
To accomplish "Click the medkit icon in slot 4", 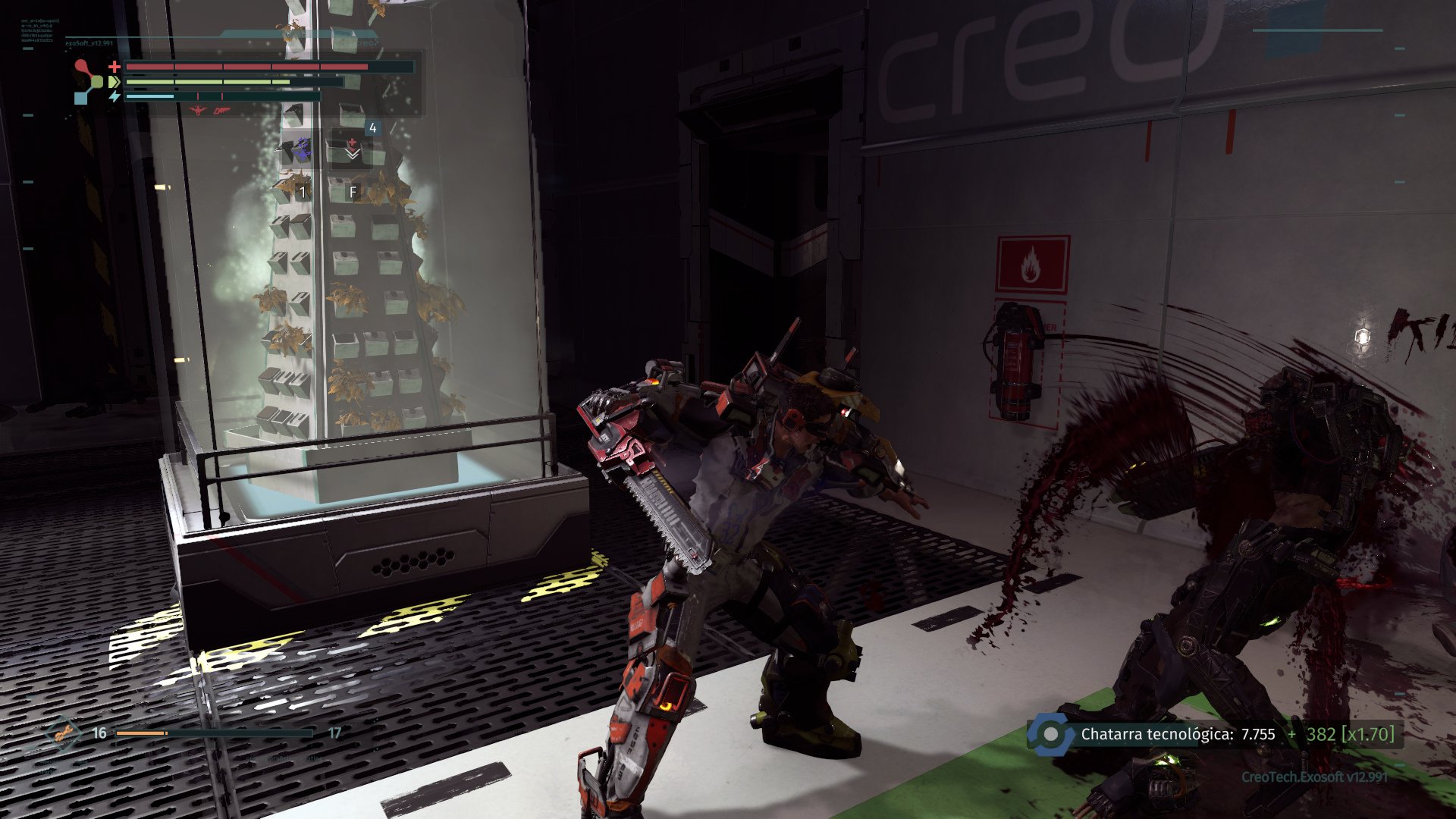I will [353, 141].
